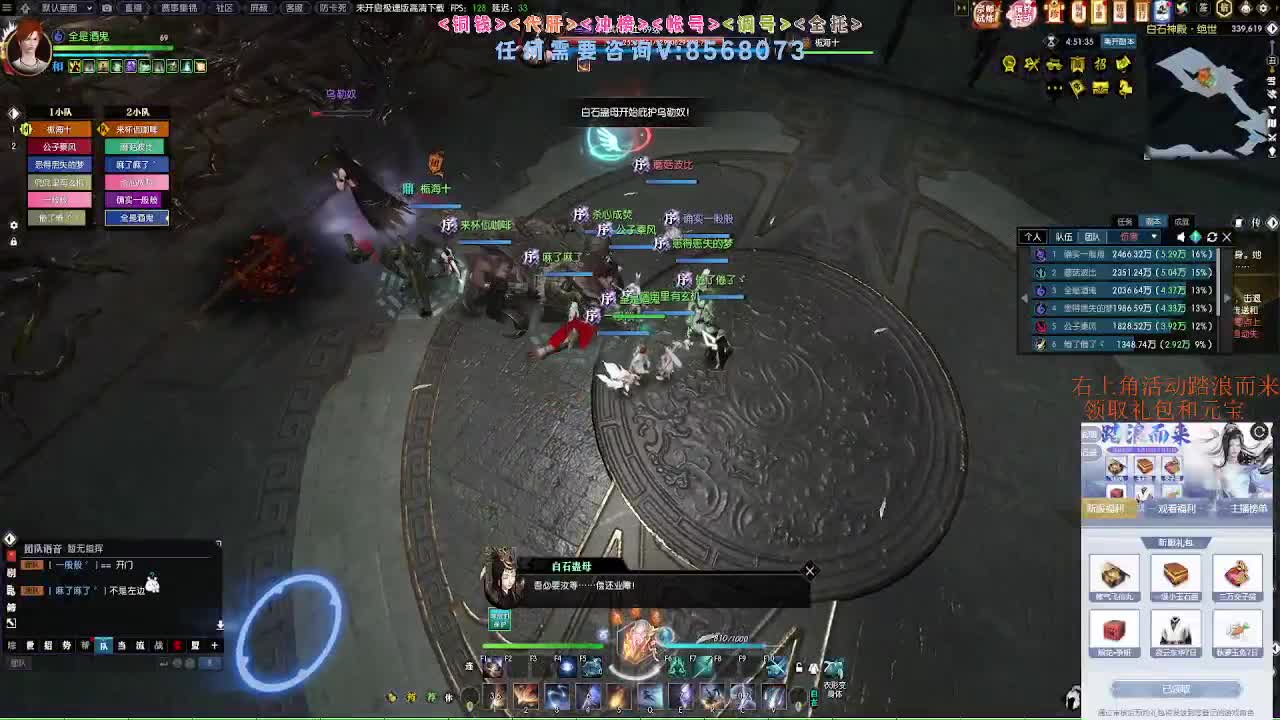Viewport: 1280px width, 720px height.
Task: Click the 已领取 claimed button in the gift panel
Action: click(x=1177, y=688)
